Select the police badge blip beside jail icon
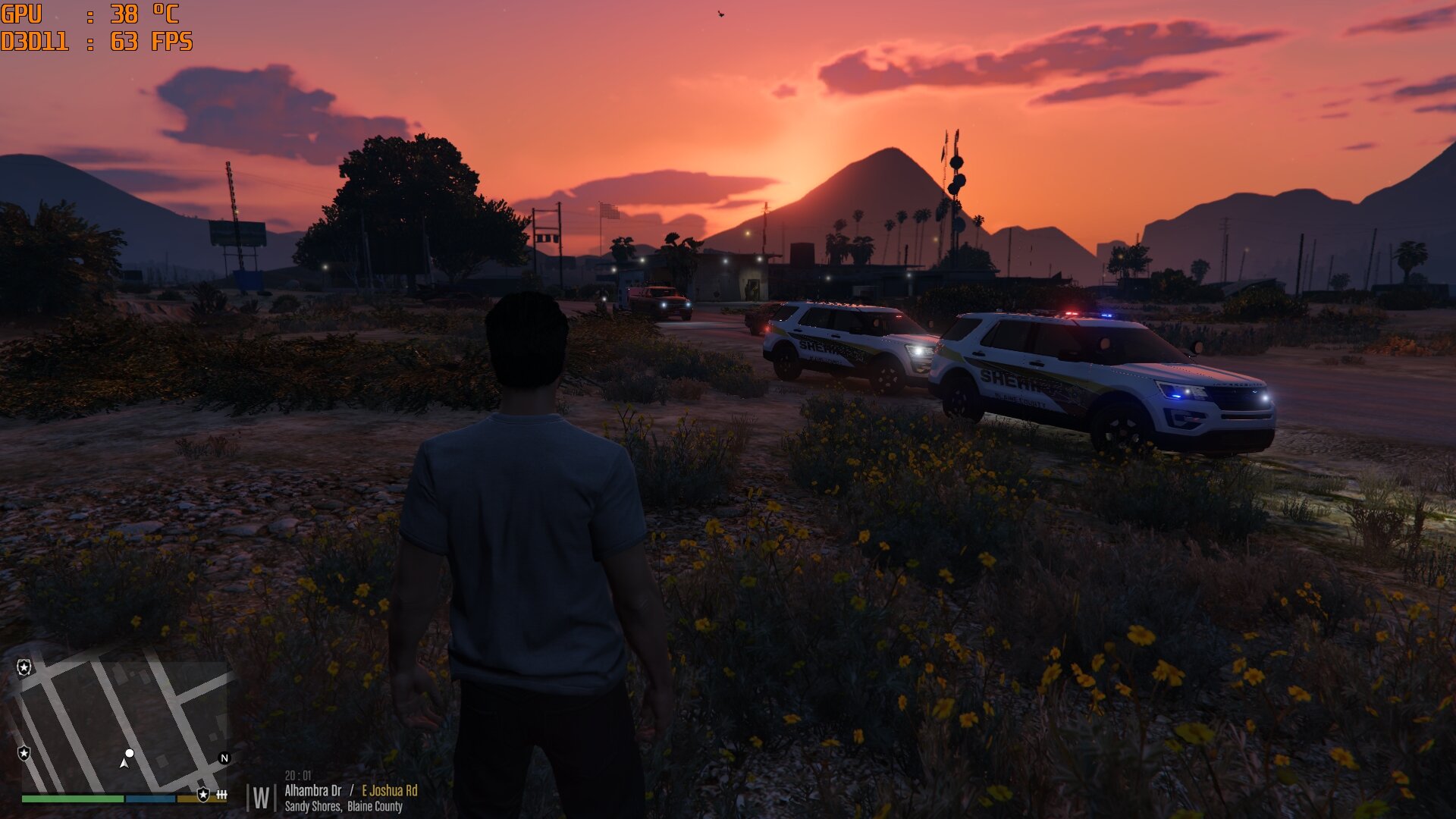The image size is (1456, 819). pyautogui.click(x=202, y=794)
